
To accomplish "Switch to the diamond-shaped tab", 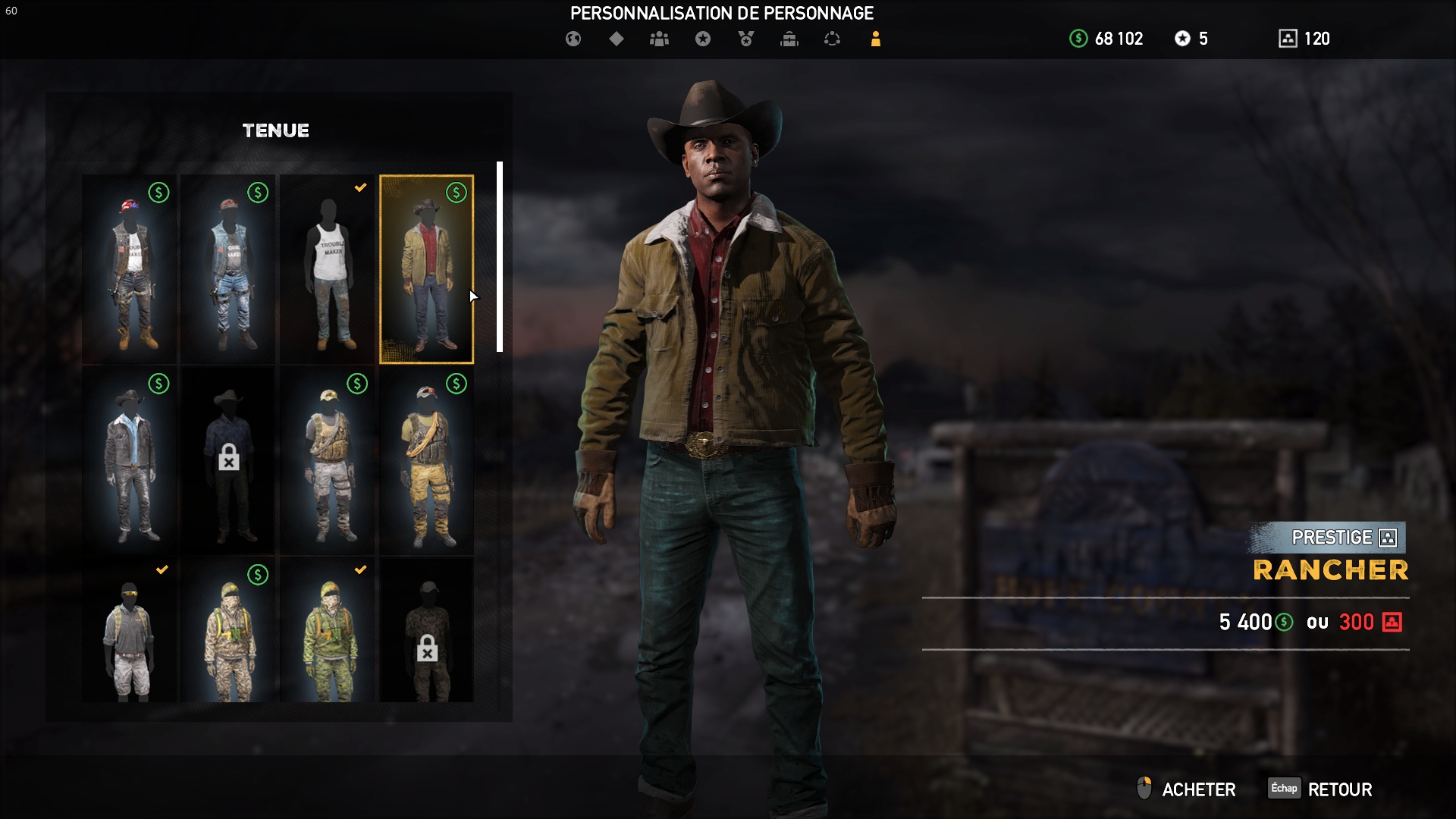I will tap(617, 39).
